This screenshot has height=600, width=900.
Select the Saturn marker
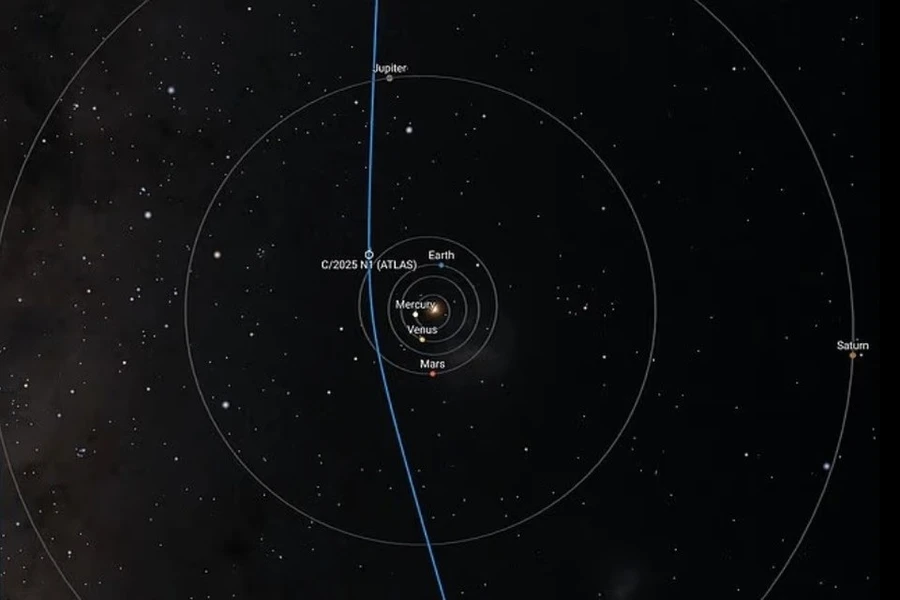click(x=853, y=355)
